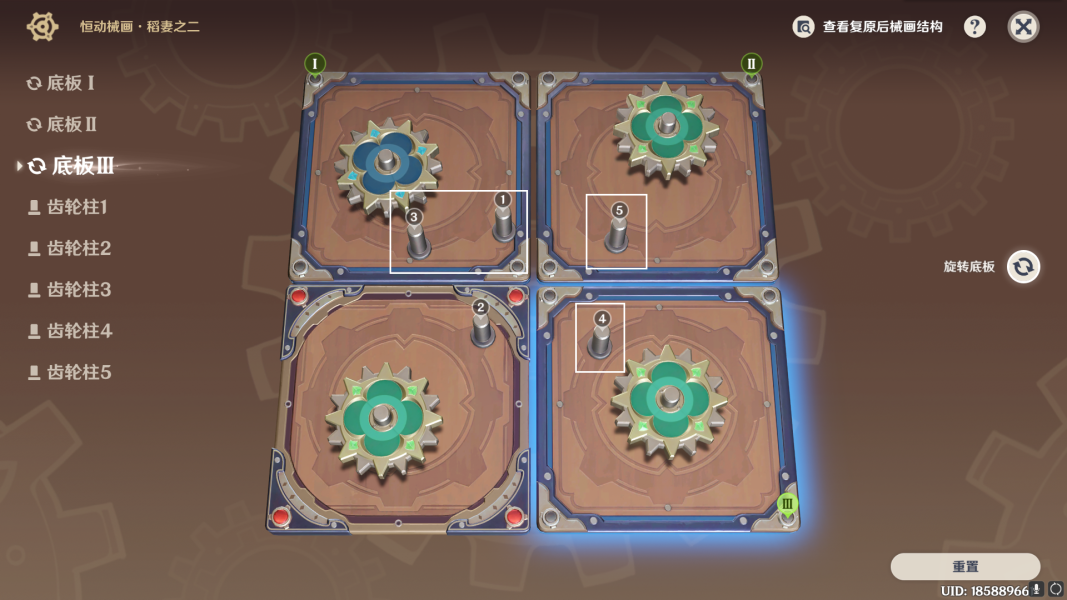Close the puzzle screen with X
1067x600 pixels.
coord(1023,27)
